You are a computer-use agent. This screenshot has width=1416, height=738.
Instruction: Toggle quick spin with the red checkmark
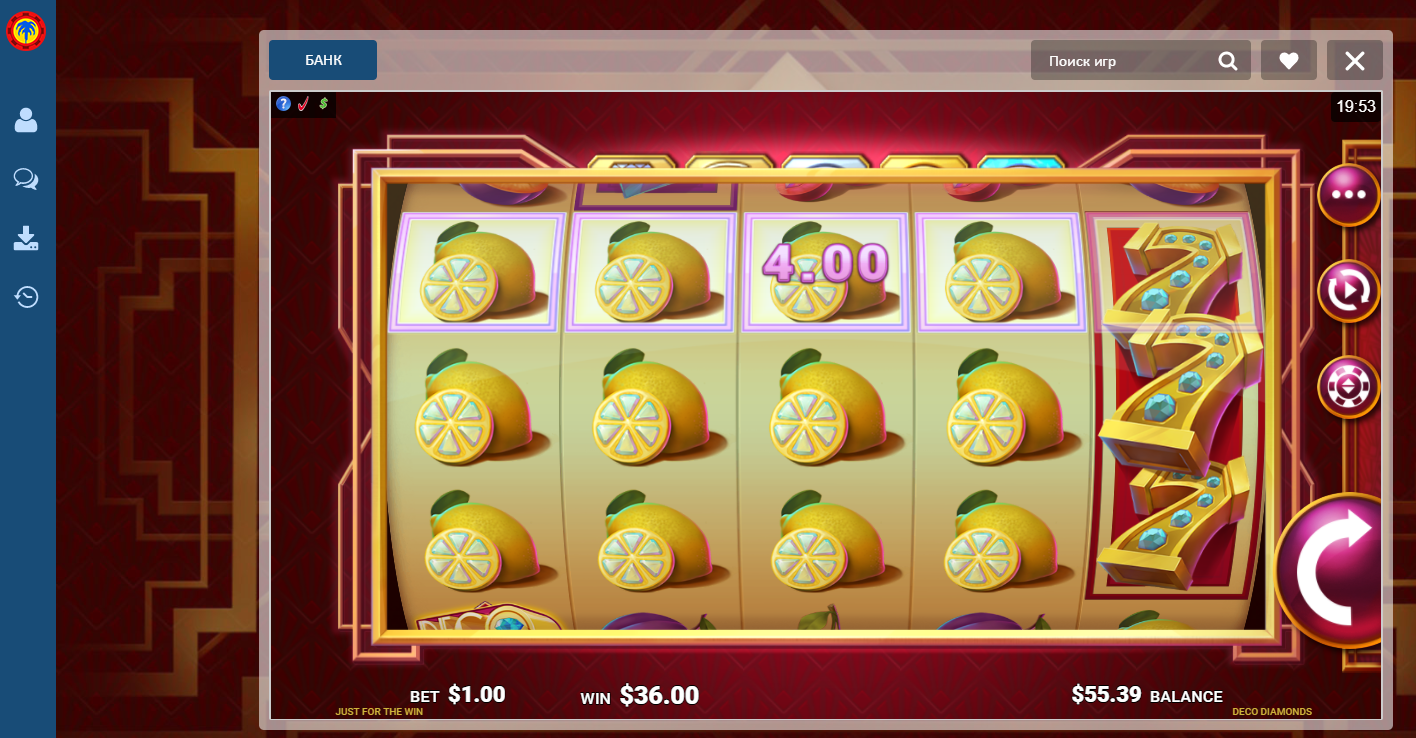(x=303, y=104)
